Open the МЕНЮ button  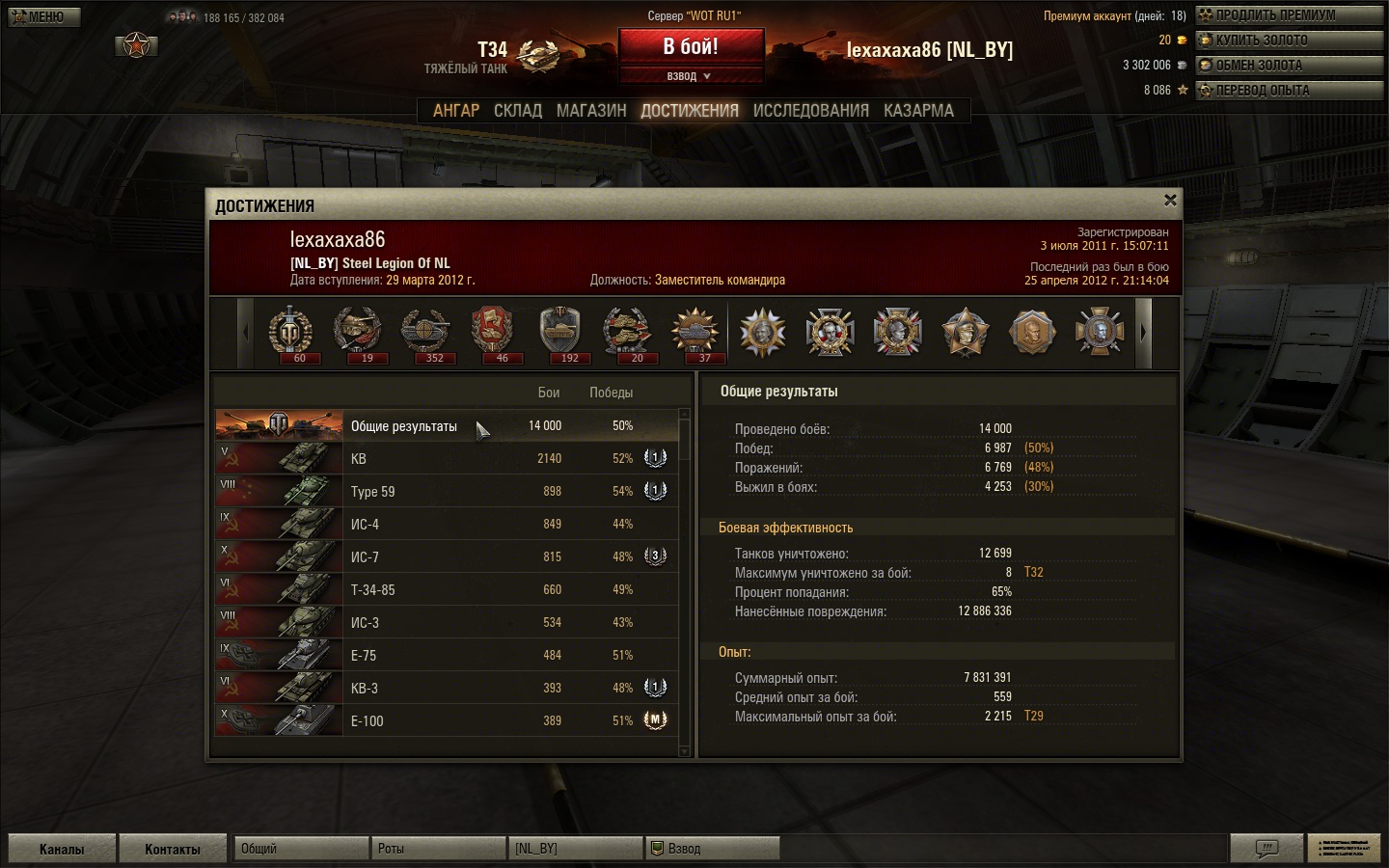(x=44, y=16)
